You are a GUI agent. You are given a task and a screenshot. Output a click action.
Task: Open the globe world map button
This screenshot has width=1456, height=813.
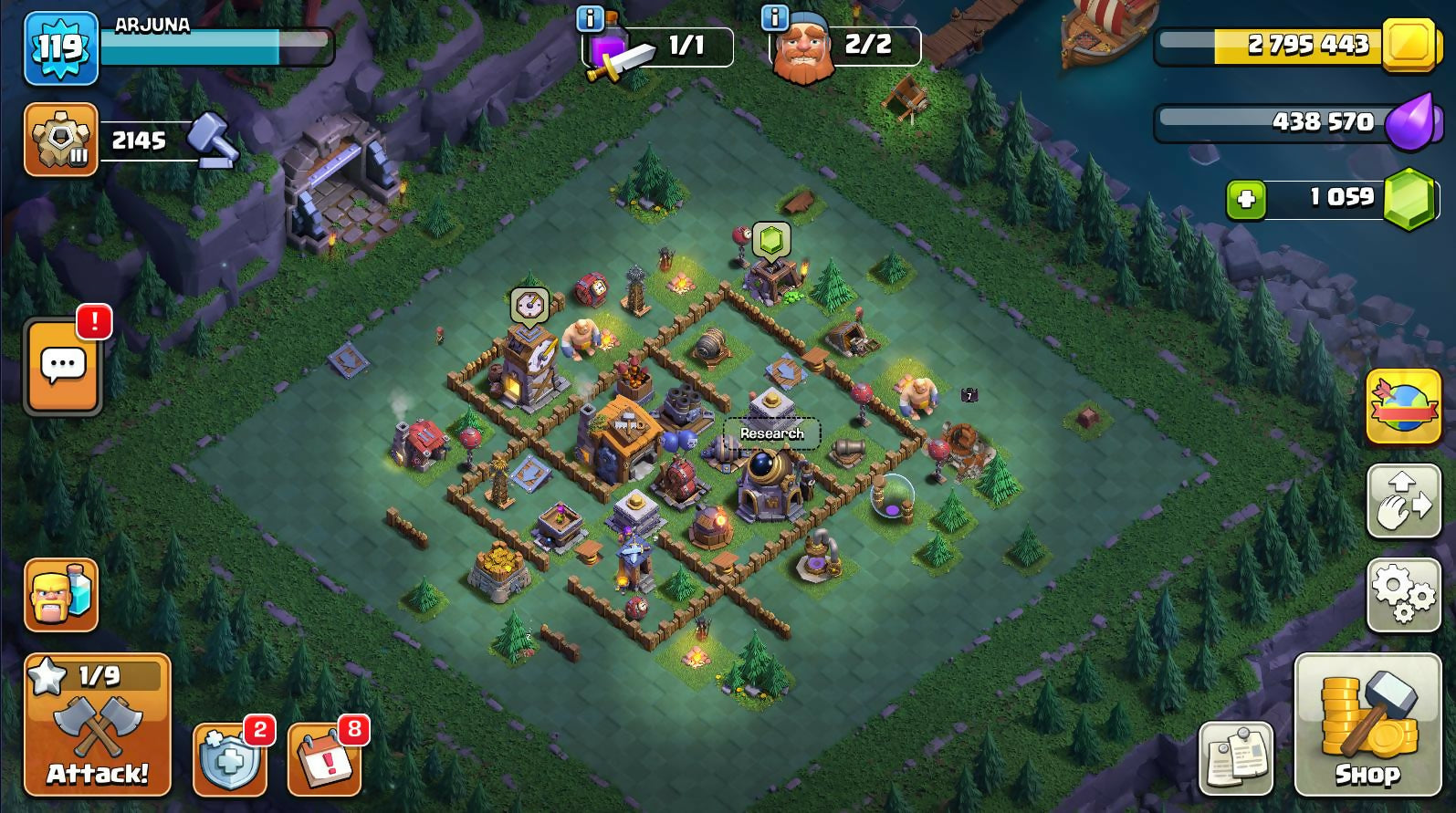coord(1403,407)
